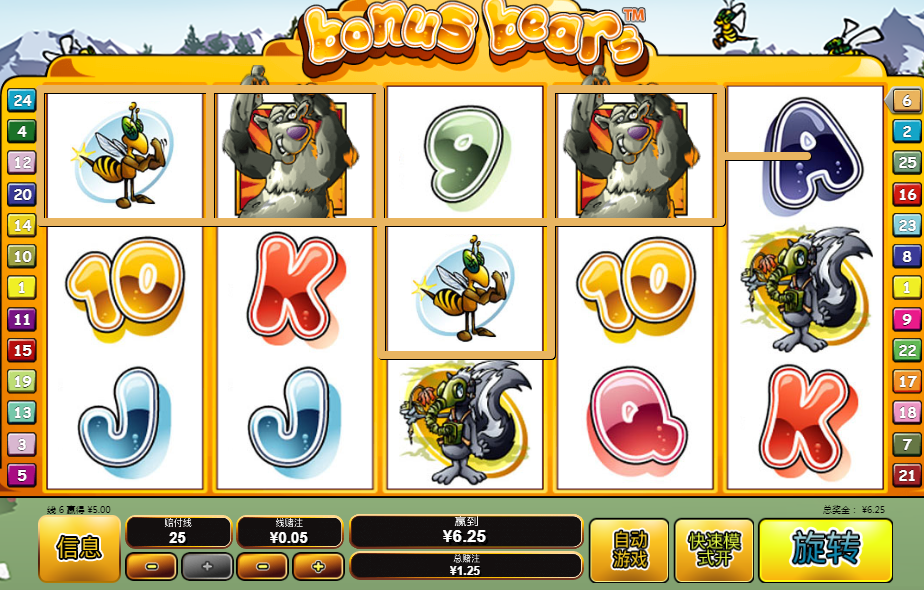Choose payline number 6

[906, 100]
